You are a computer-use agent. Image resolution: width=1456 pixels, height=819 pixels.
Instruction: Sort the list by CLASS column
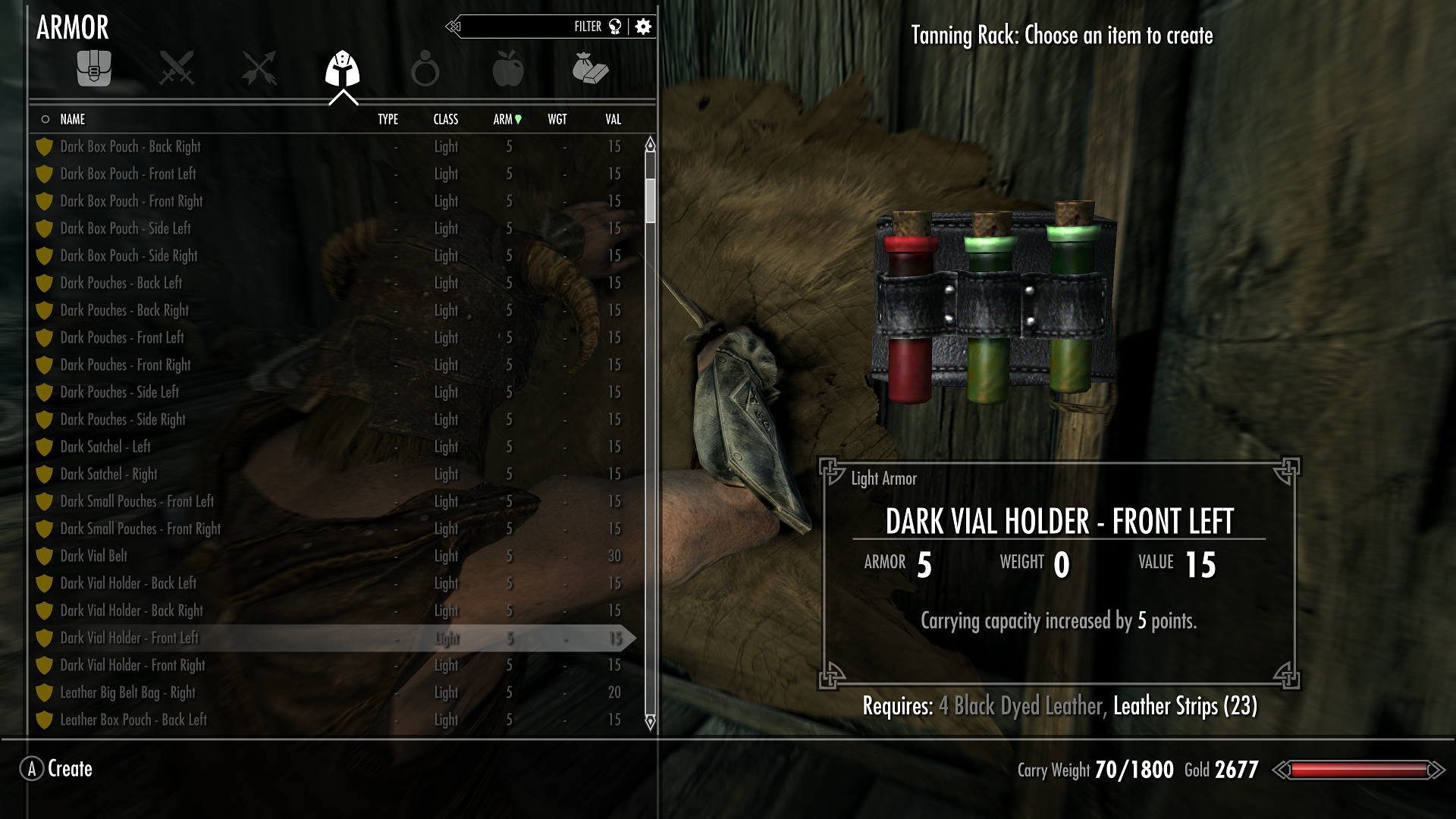[446, 119]
